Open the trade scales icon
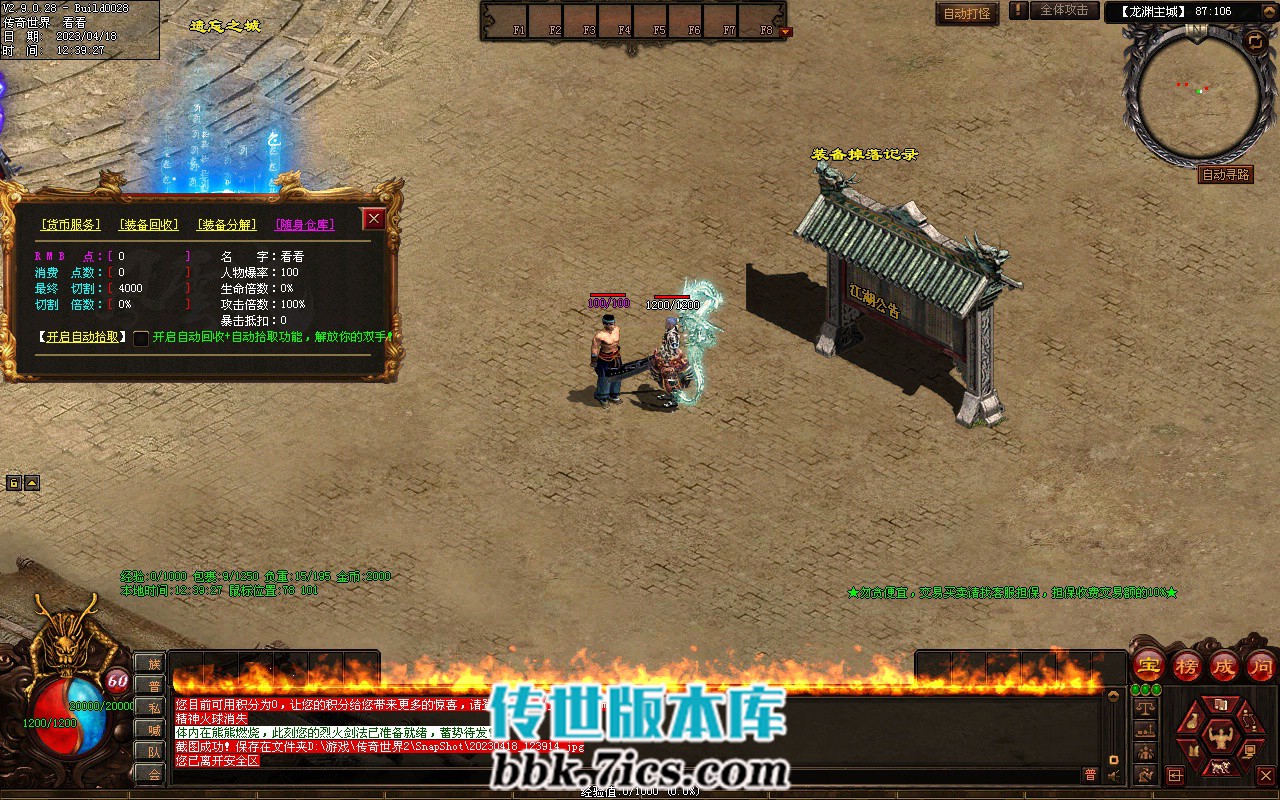The width and height of the screenshot is (1280, 800). pyautogui.click(x=1145, y=707)
